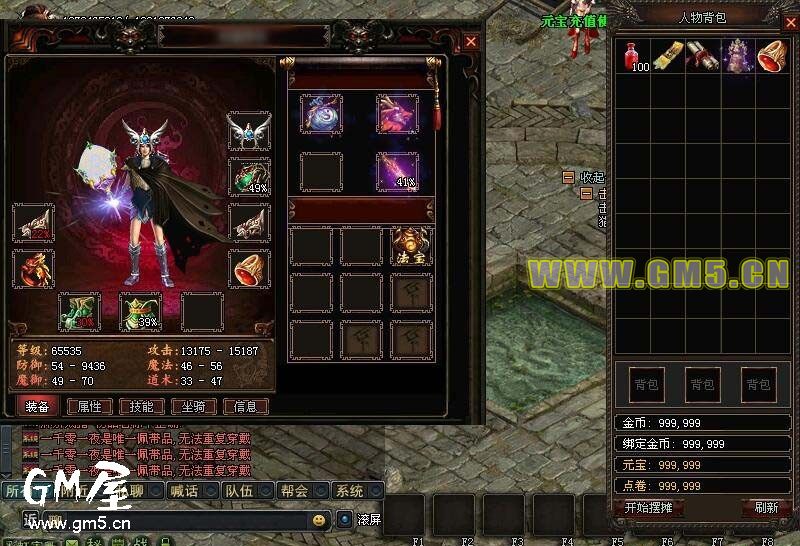Image resolution: width=800 pixels, height=546 pixels.
Task: Switch chat to the 帮会 guild channel
Action: (294, 491)
